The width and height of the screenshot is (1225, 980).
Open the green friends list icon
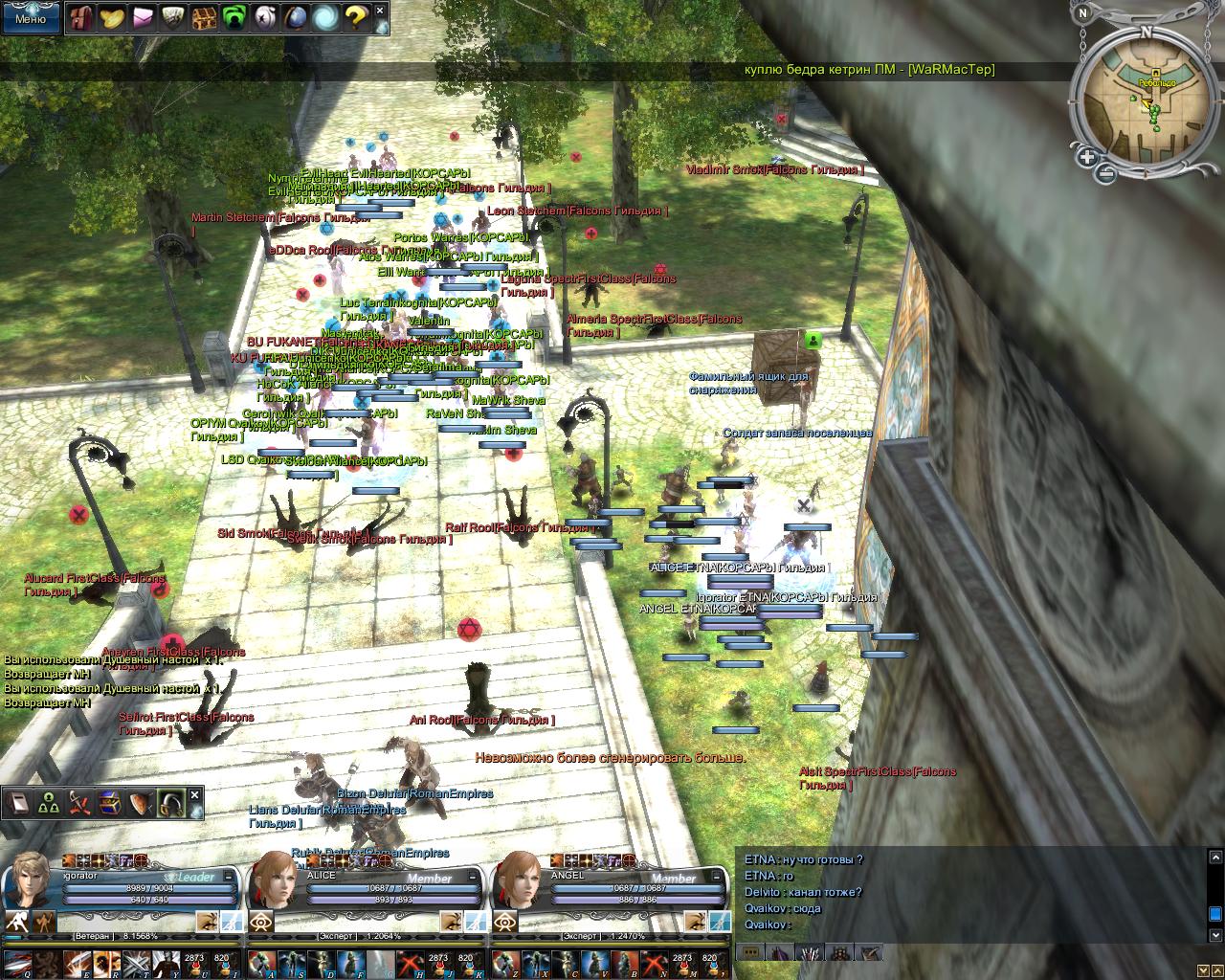point(234,17)
